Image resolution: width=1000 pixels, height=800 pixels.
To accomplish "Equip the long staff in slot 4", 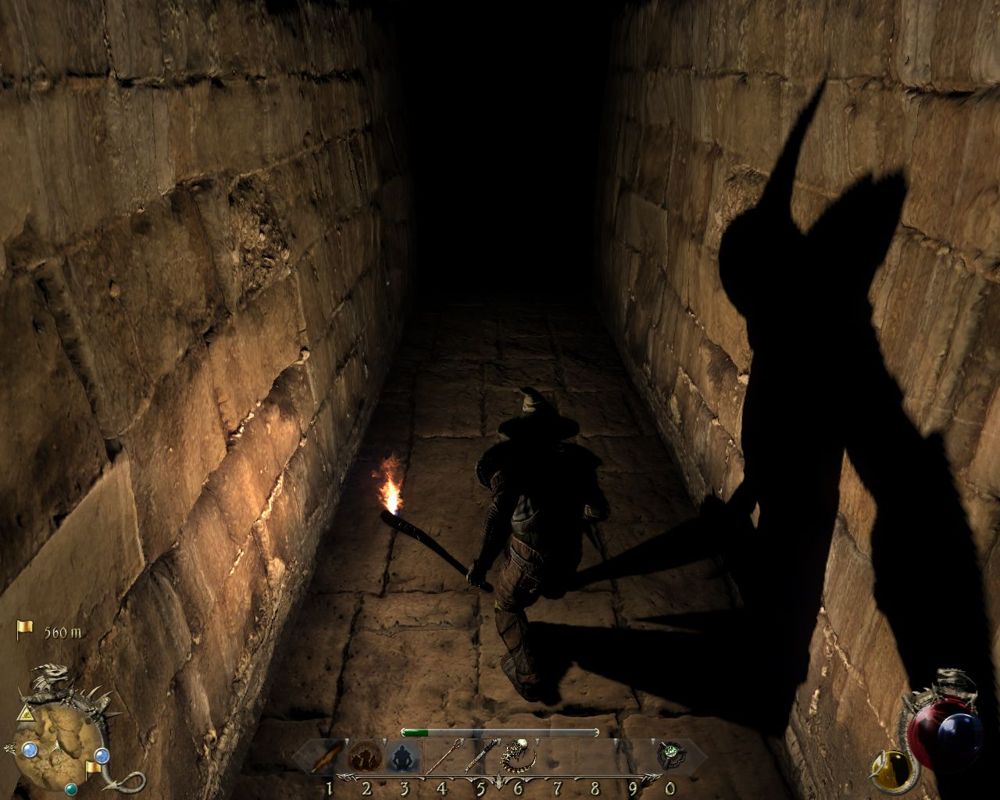I will (x=442, y=757).
